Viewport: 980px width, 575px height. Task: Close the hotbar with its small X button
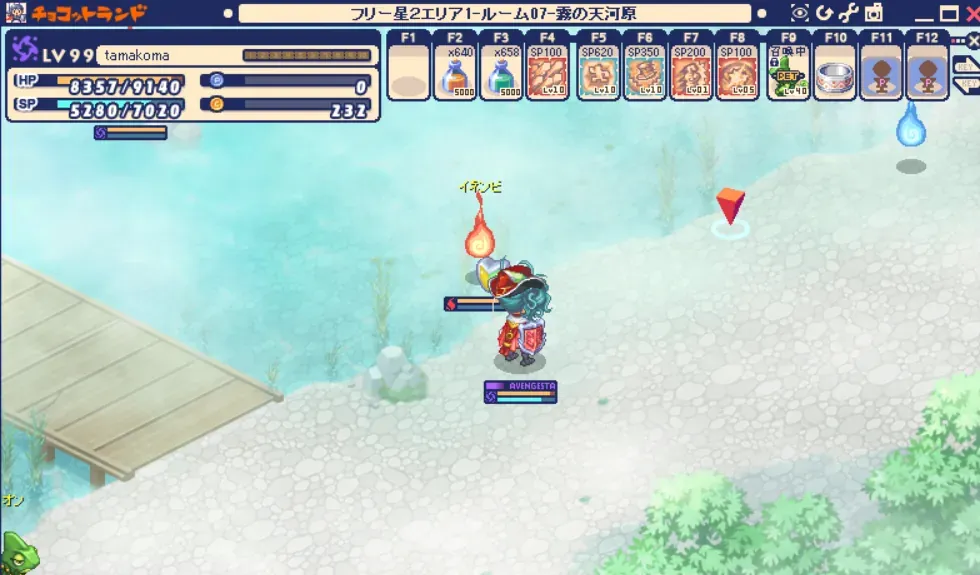pos(973,40)
